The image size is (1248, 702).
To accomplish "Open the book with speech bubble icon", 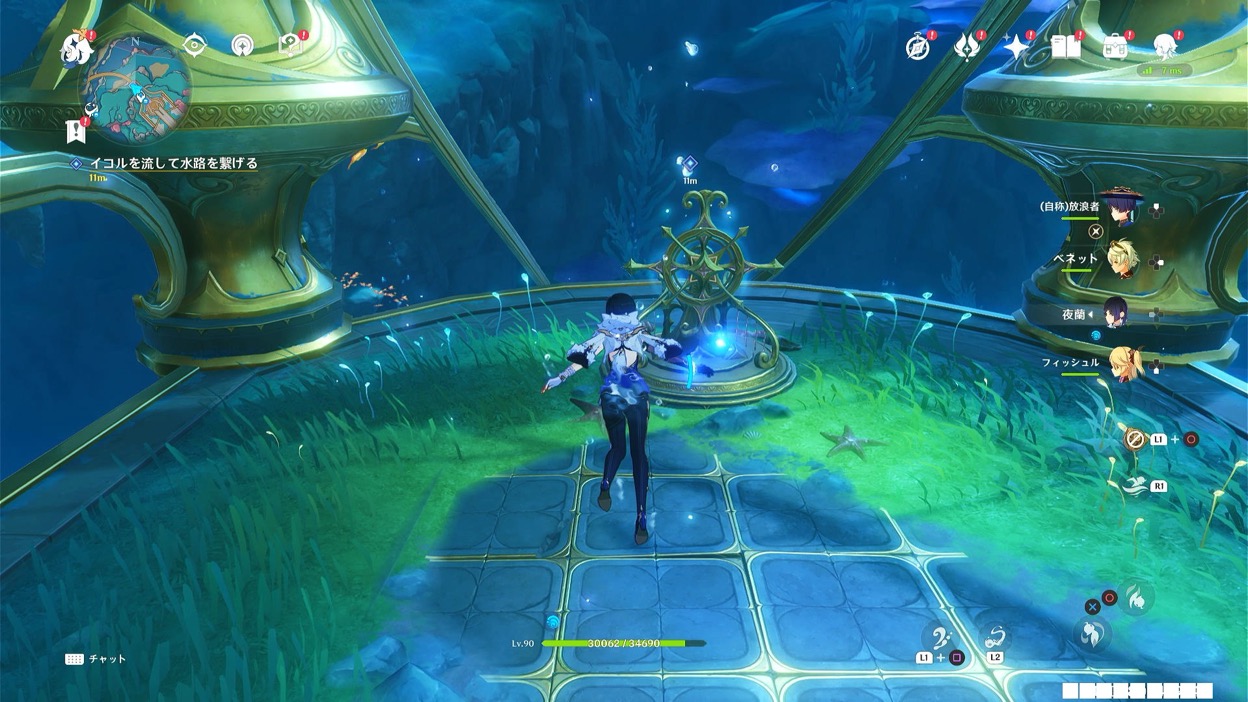I will pyautogui.click(x=289, y=45).
